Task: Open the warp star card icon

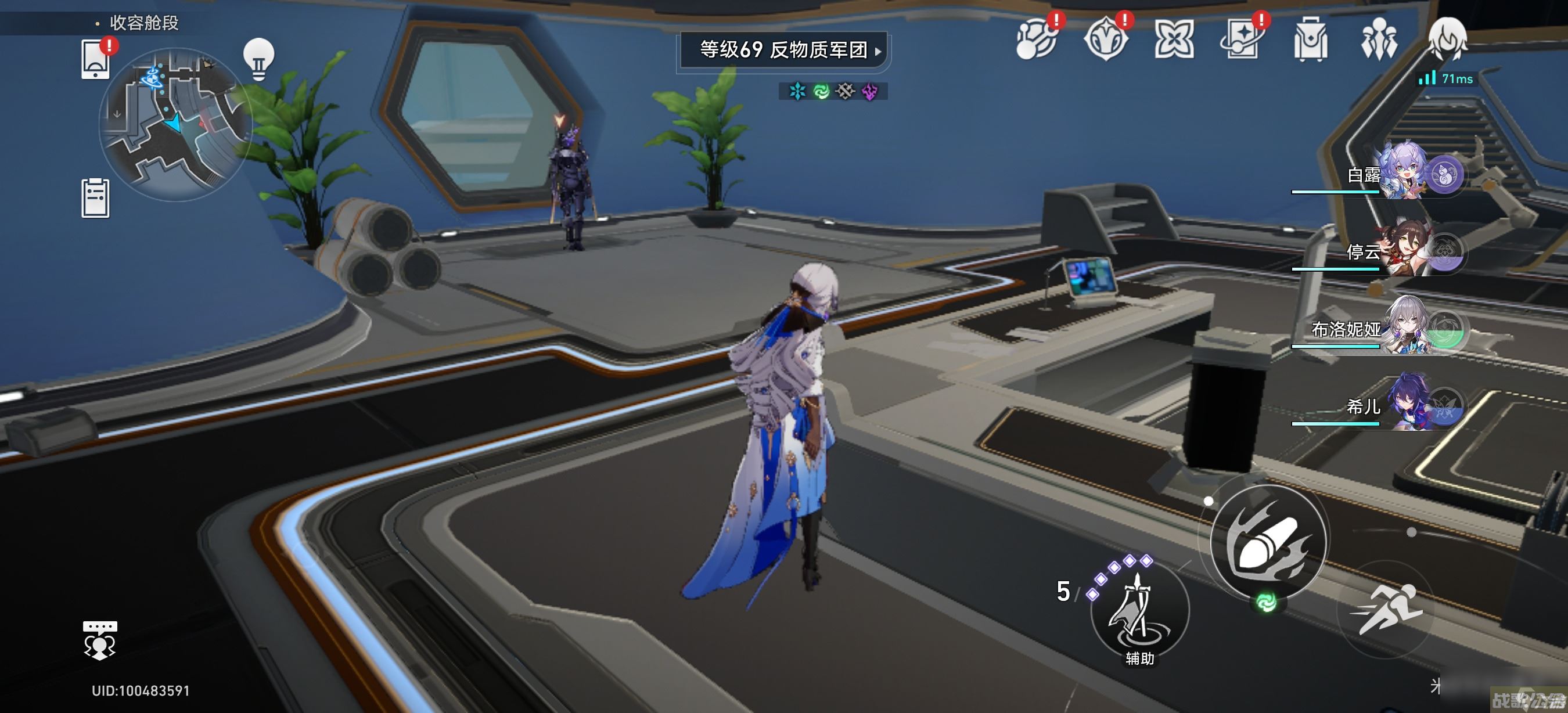Action: pyautogui.click(x=1242, y=40)
